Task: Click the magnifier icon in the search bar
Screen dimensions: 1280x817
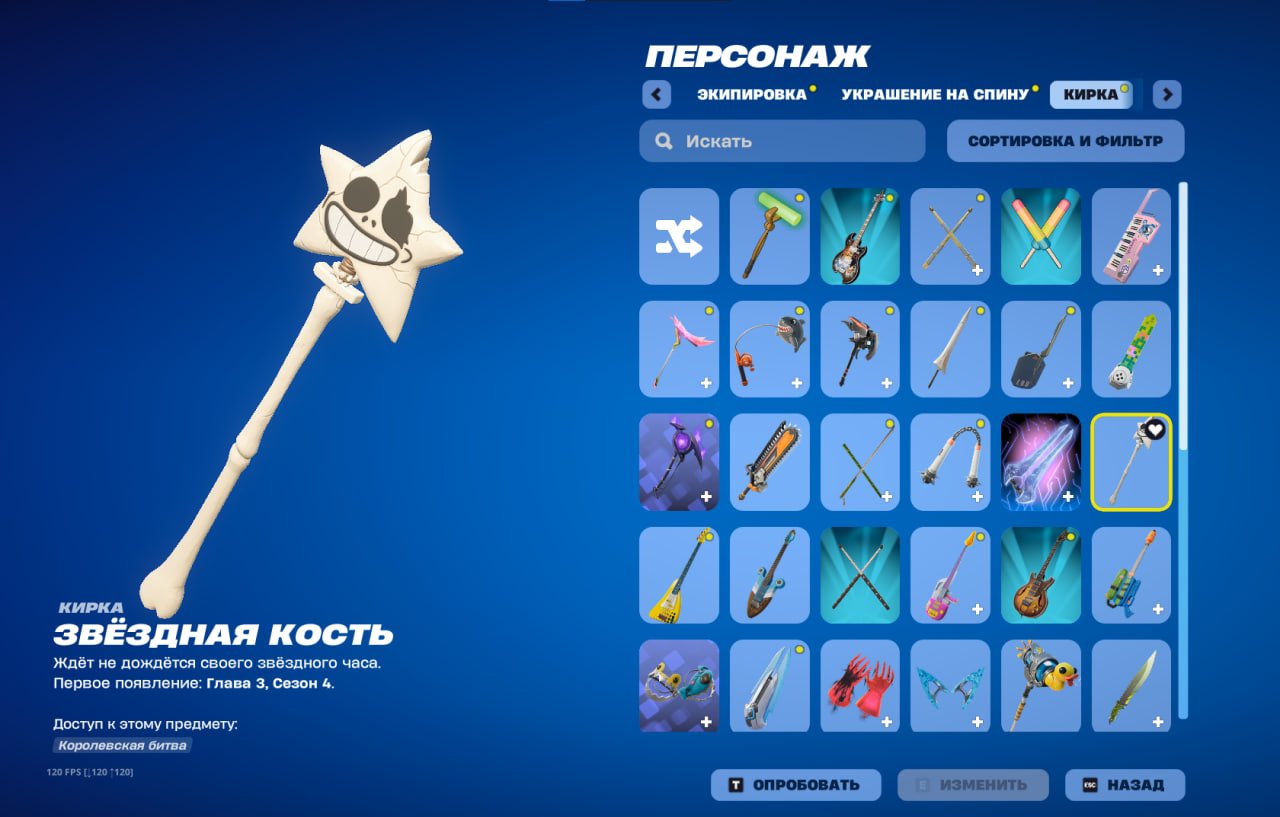Action: pos(663,140)
